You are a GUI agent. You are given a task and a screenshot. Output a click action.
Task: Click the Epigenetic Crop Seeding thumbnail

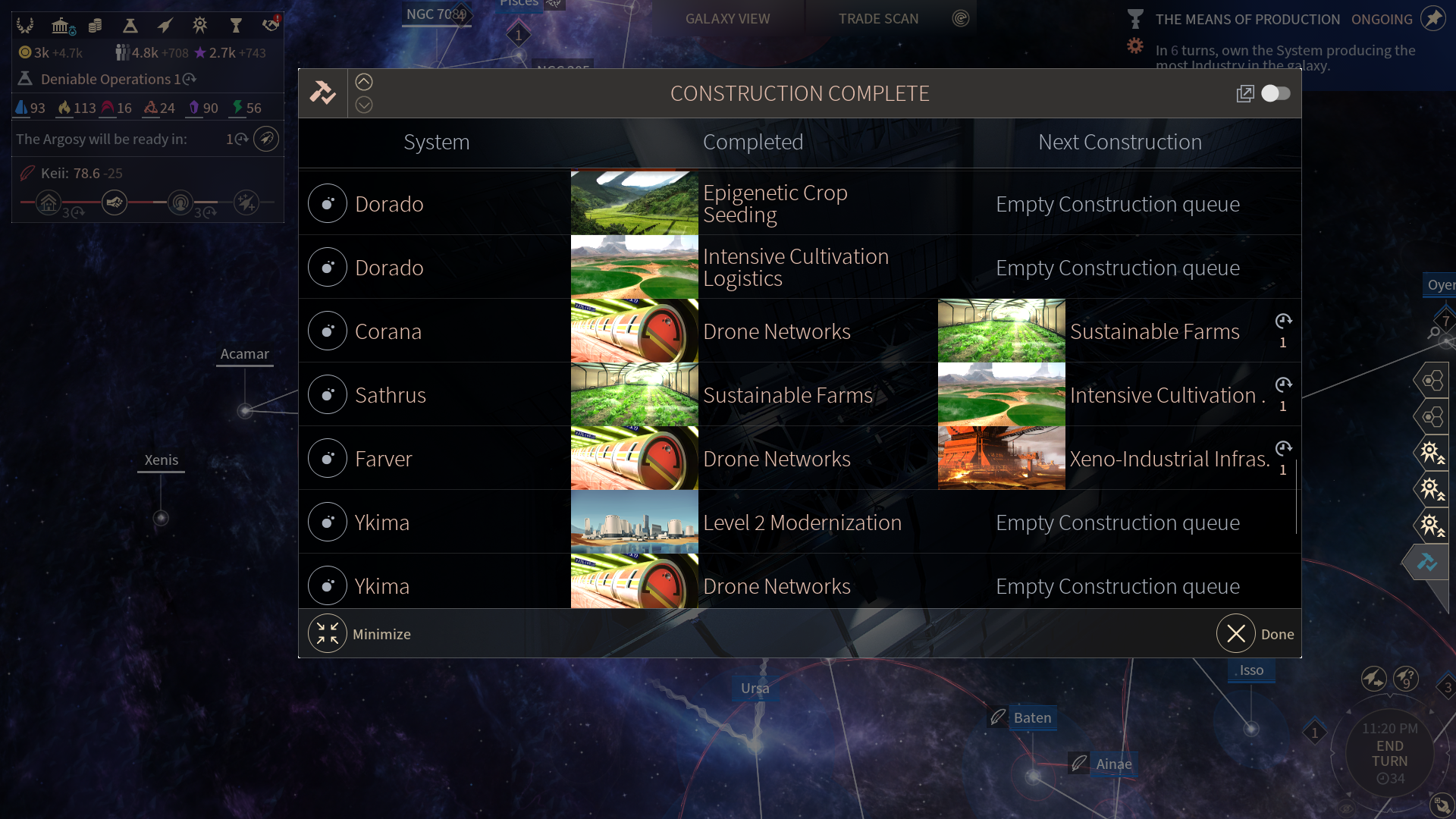click(x=634, y=203)
